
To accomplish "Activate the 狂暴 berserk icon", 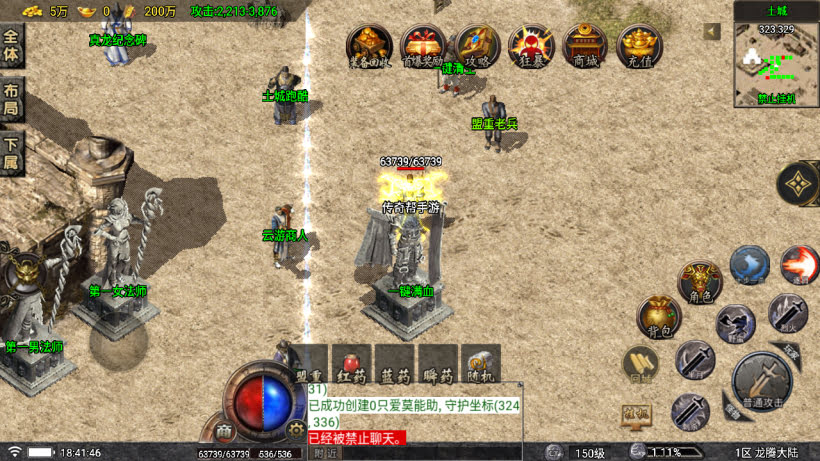I will coord(531,46).
